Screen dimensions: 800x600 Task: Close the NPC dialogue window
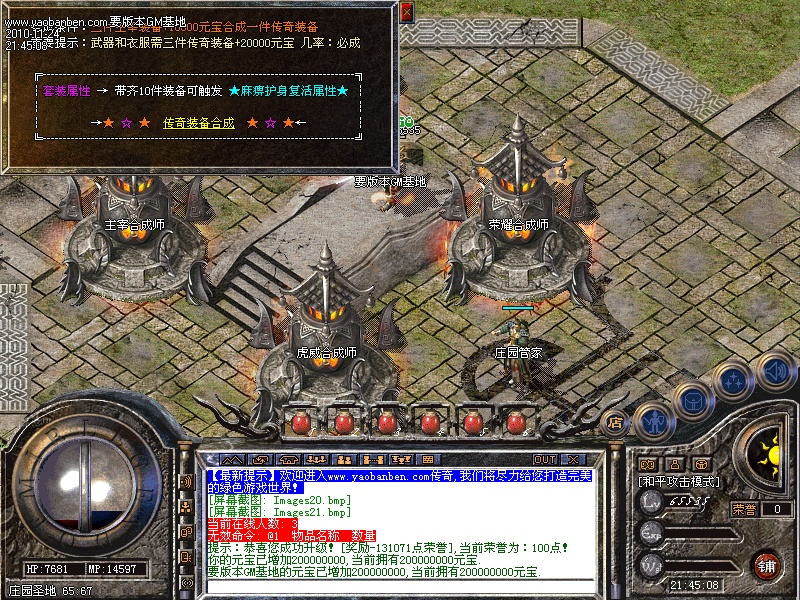[406, 13]
